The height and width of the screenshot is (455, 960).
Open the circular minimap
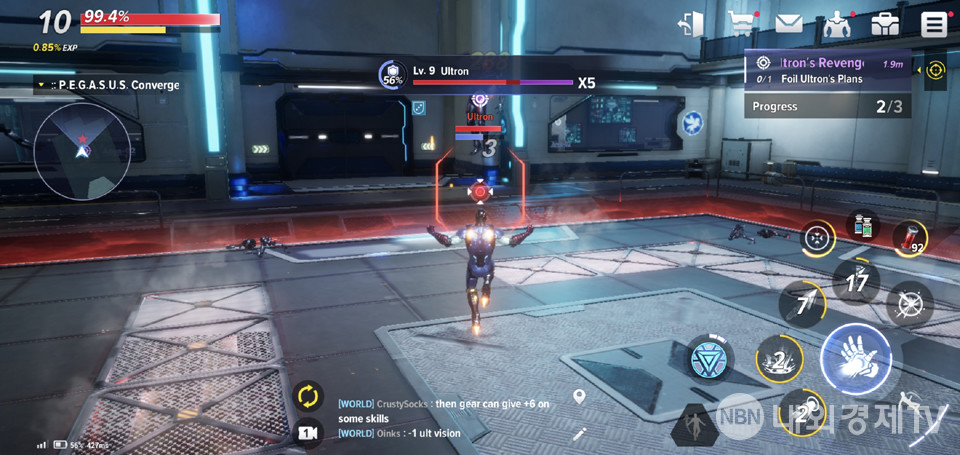(x=82, y=149)
